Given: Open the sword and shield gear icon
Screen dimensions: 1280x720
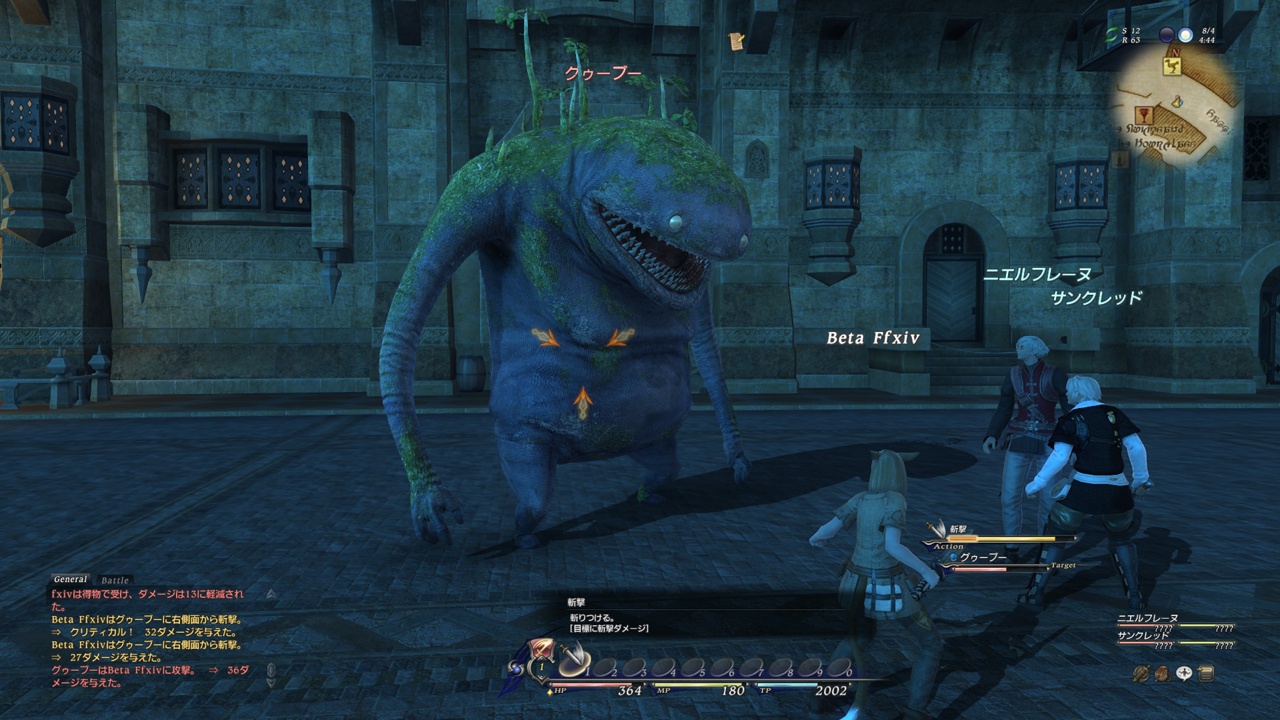Looking at the screenshot, I should pos(1140,674).
